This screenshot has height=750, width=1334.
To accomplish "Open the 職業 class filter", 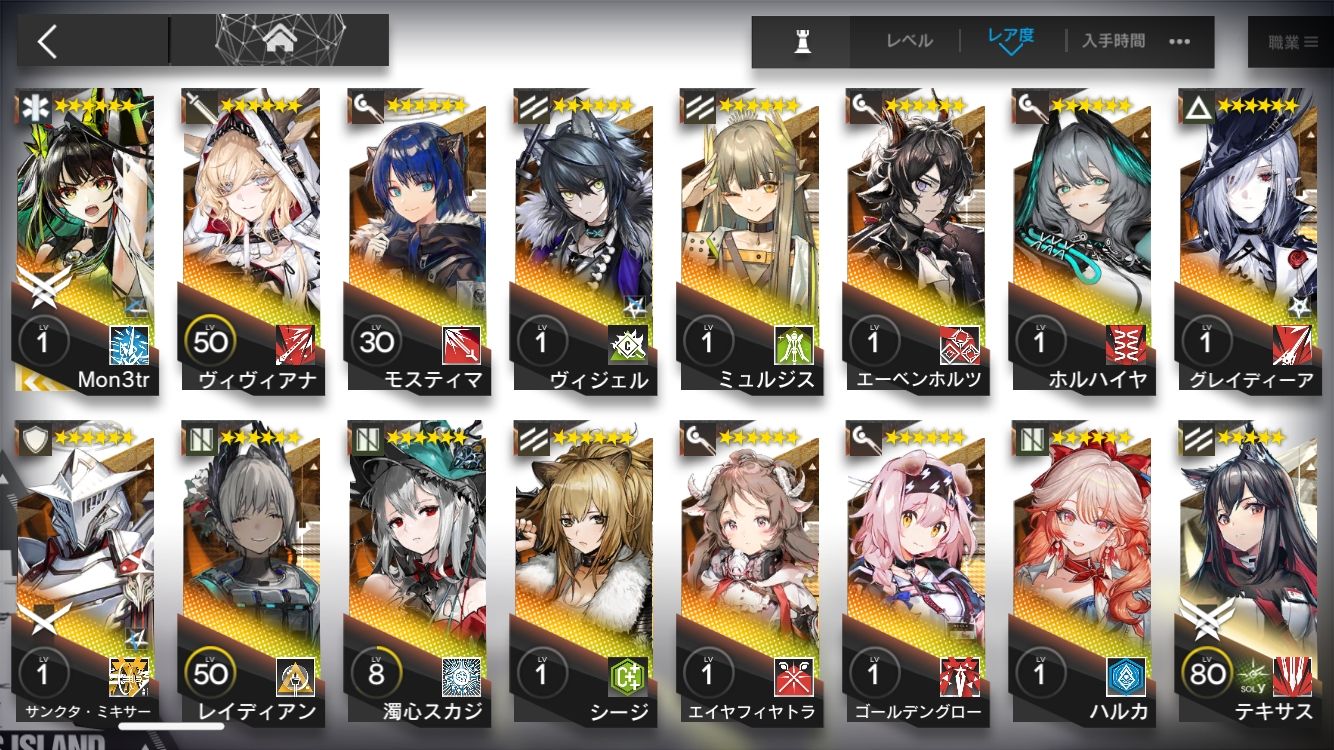I will tap(1293, 42).
